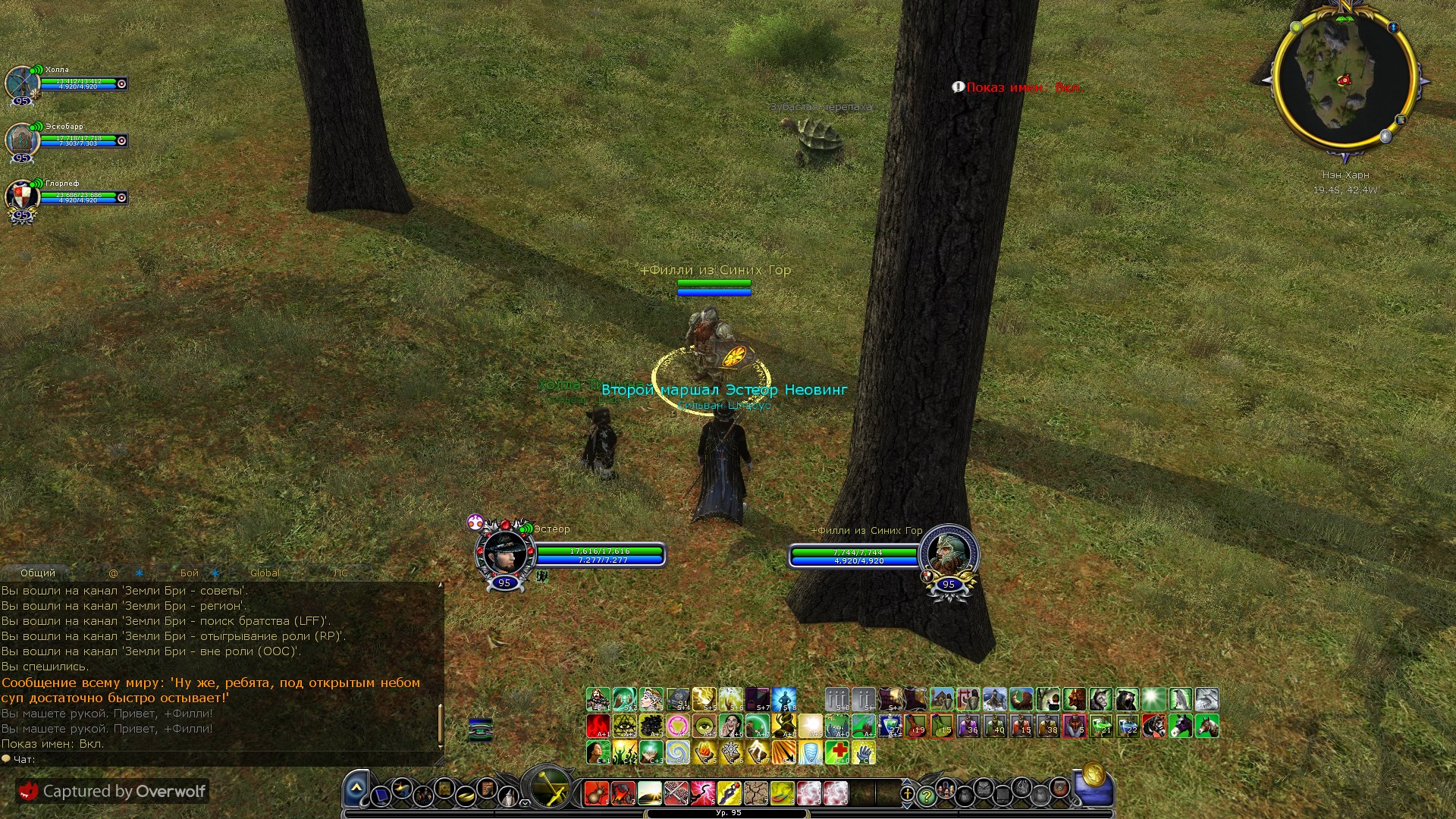Click the gold coin store button

coord(1093,776)
